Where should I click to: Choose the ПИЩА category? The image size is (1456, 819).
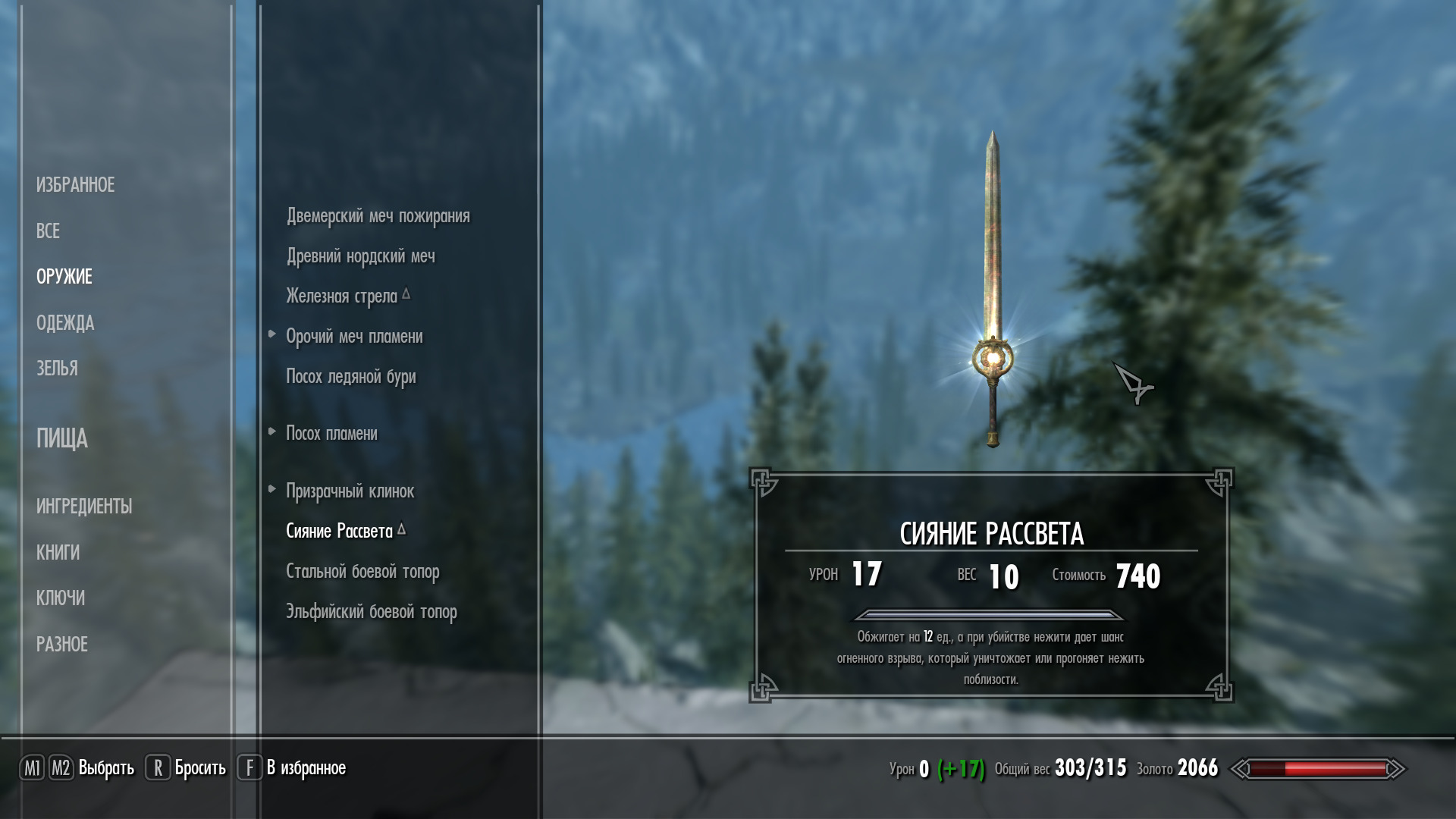[61, 438]
